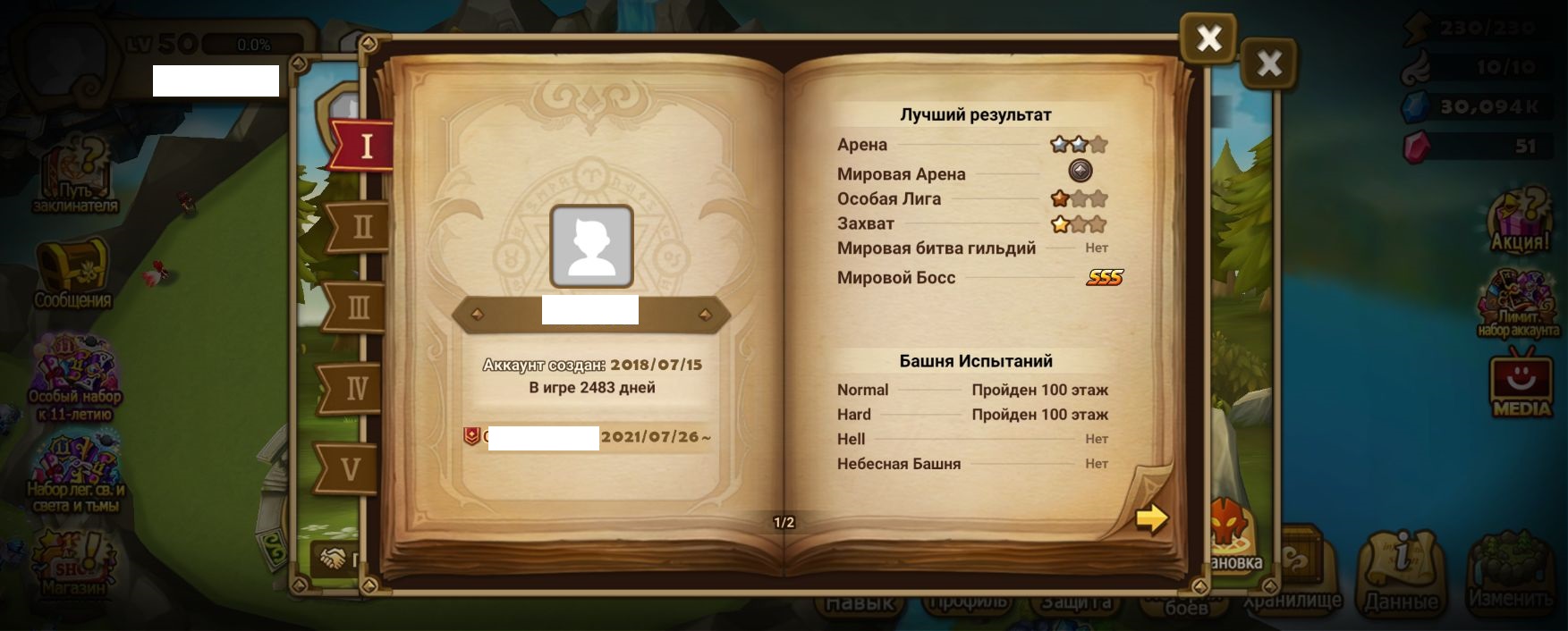Close the outer window behind the book
This screenshot has width=1568, height=631.
pyautogui.click(x=1268, y=63)
